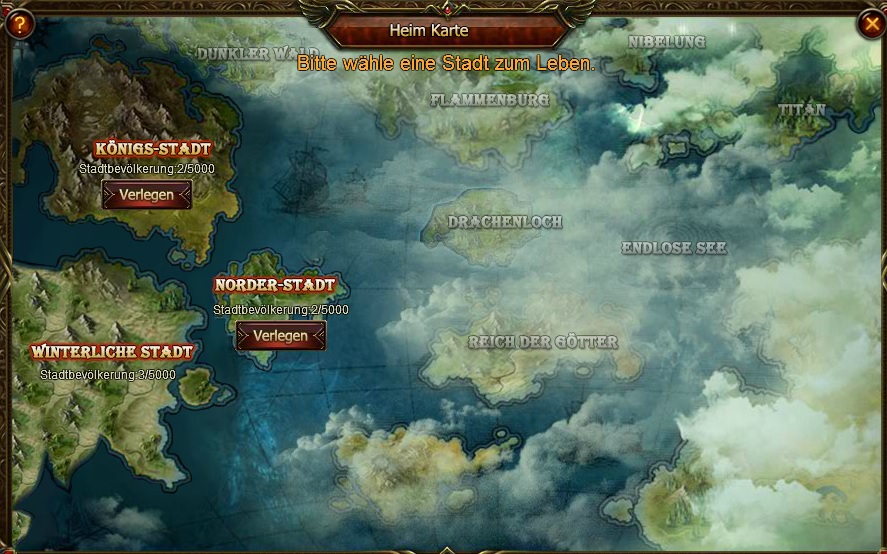This screenshot has width=887, height=554.
Task: Click Verlegen under Königs-Stadt
Action: (146, 195)
